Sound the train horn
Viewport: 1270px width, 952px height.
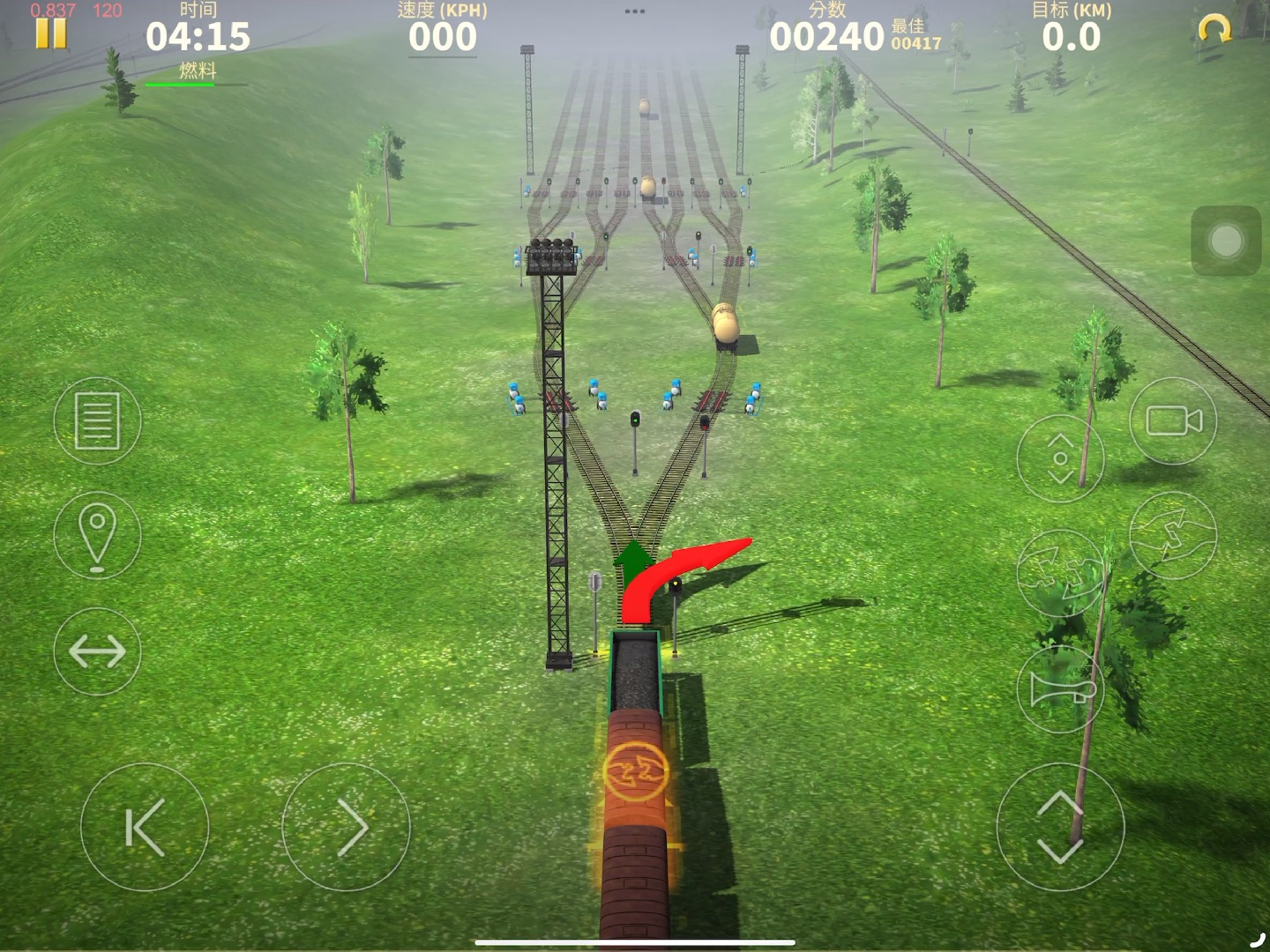(x=1060, y=689)
